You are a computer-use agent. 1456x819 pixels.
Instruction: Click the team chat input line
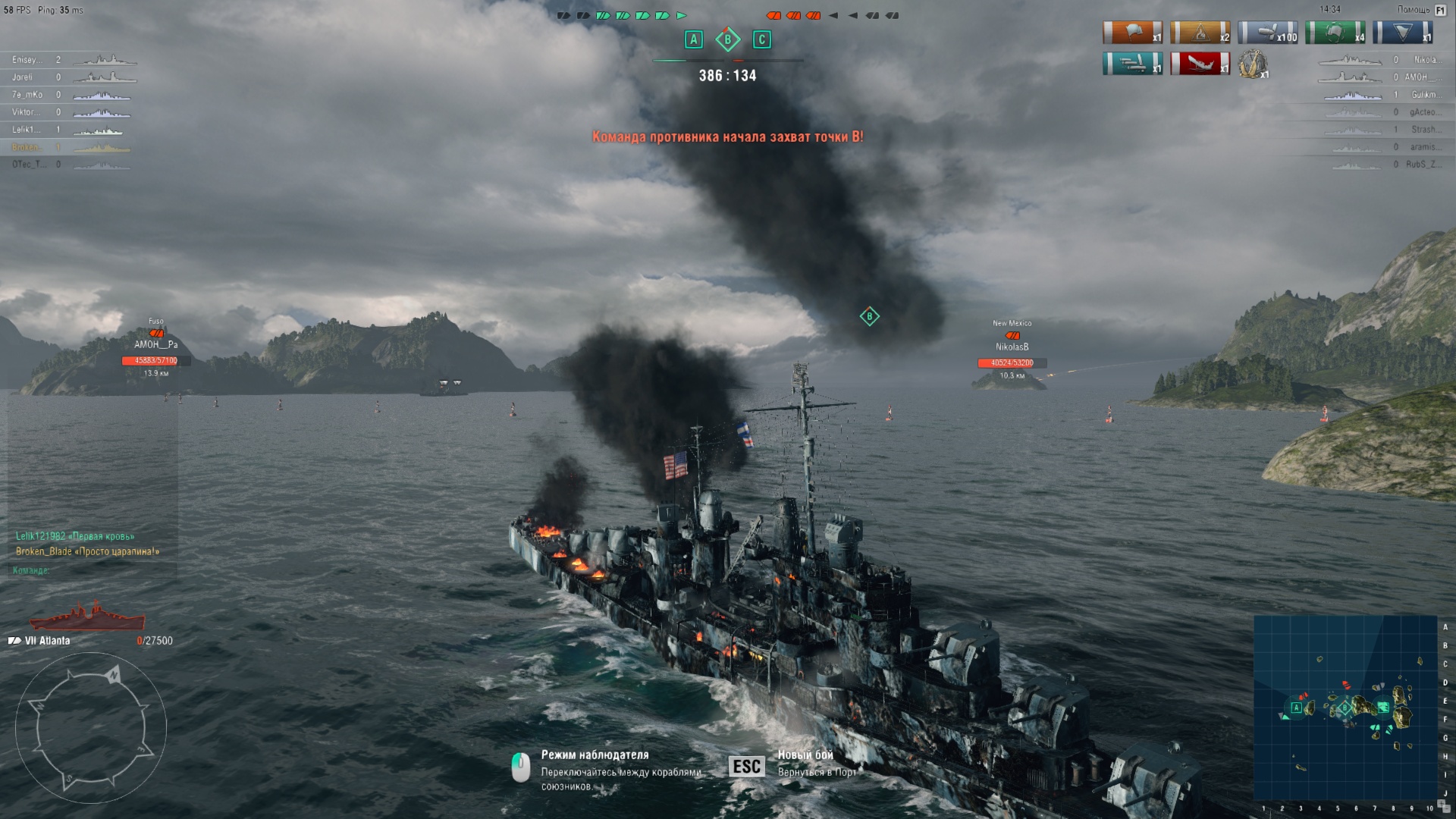pyautogui.click(x=91, y=570)
